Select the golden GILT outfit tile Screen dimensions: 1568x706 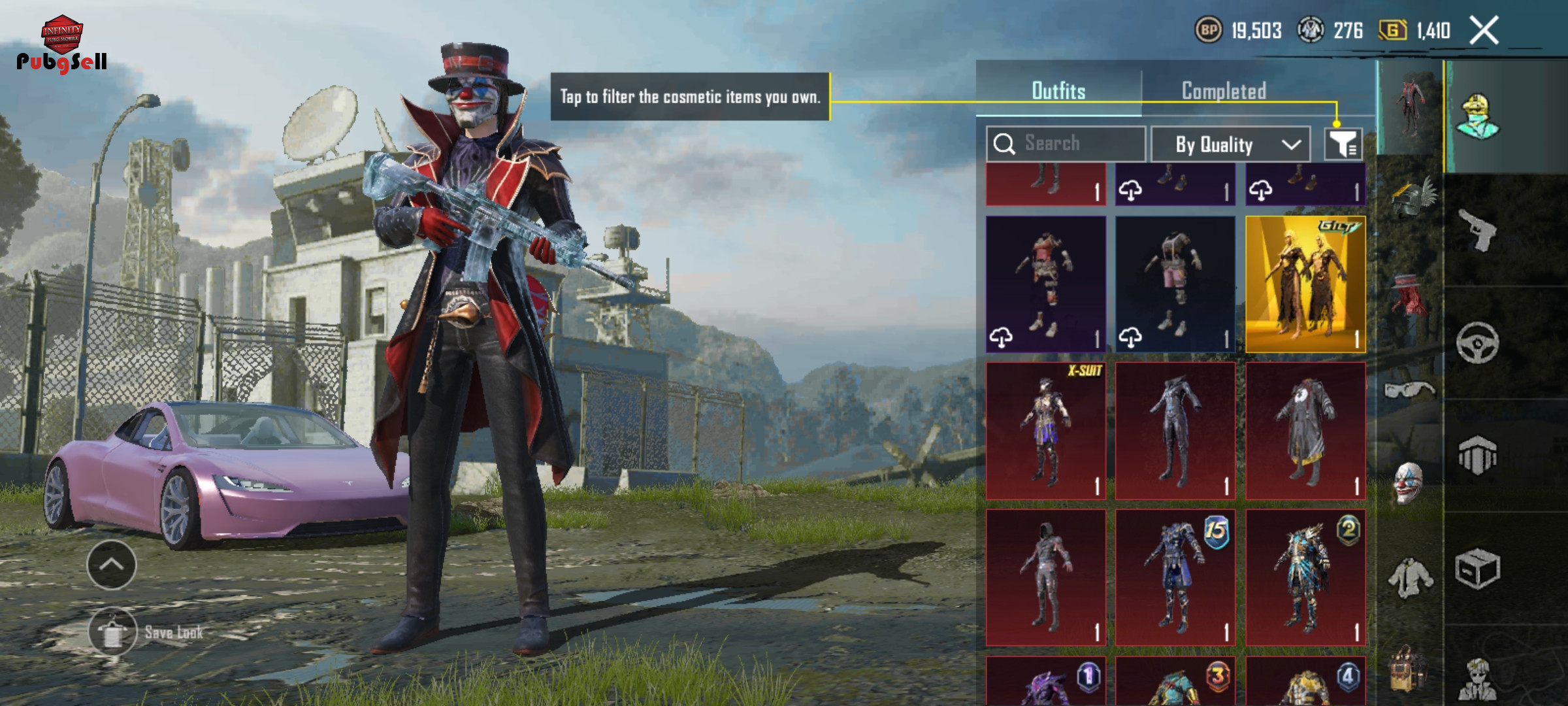coord(1305,284)
